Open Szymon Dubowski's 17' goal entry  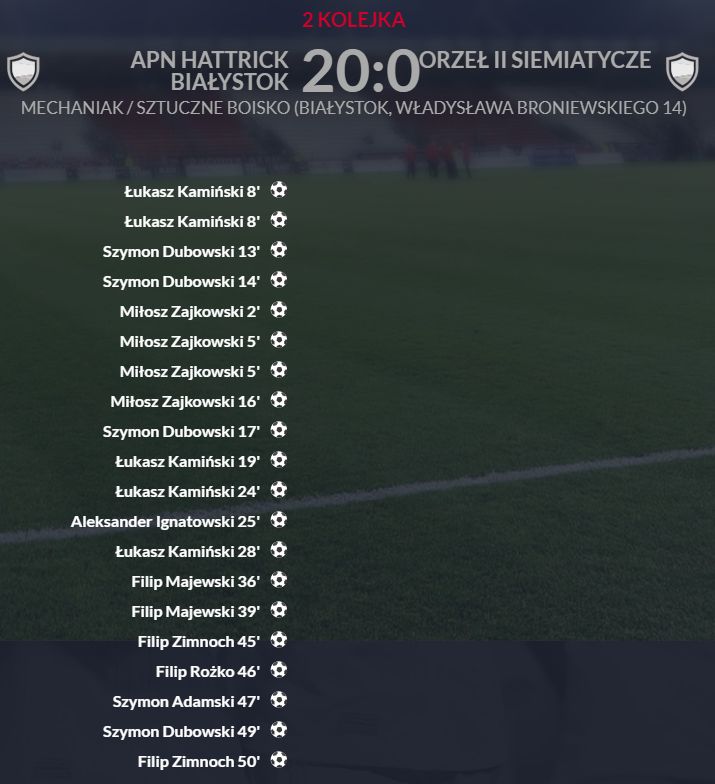181,431
